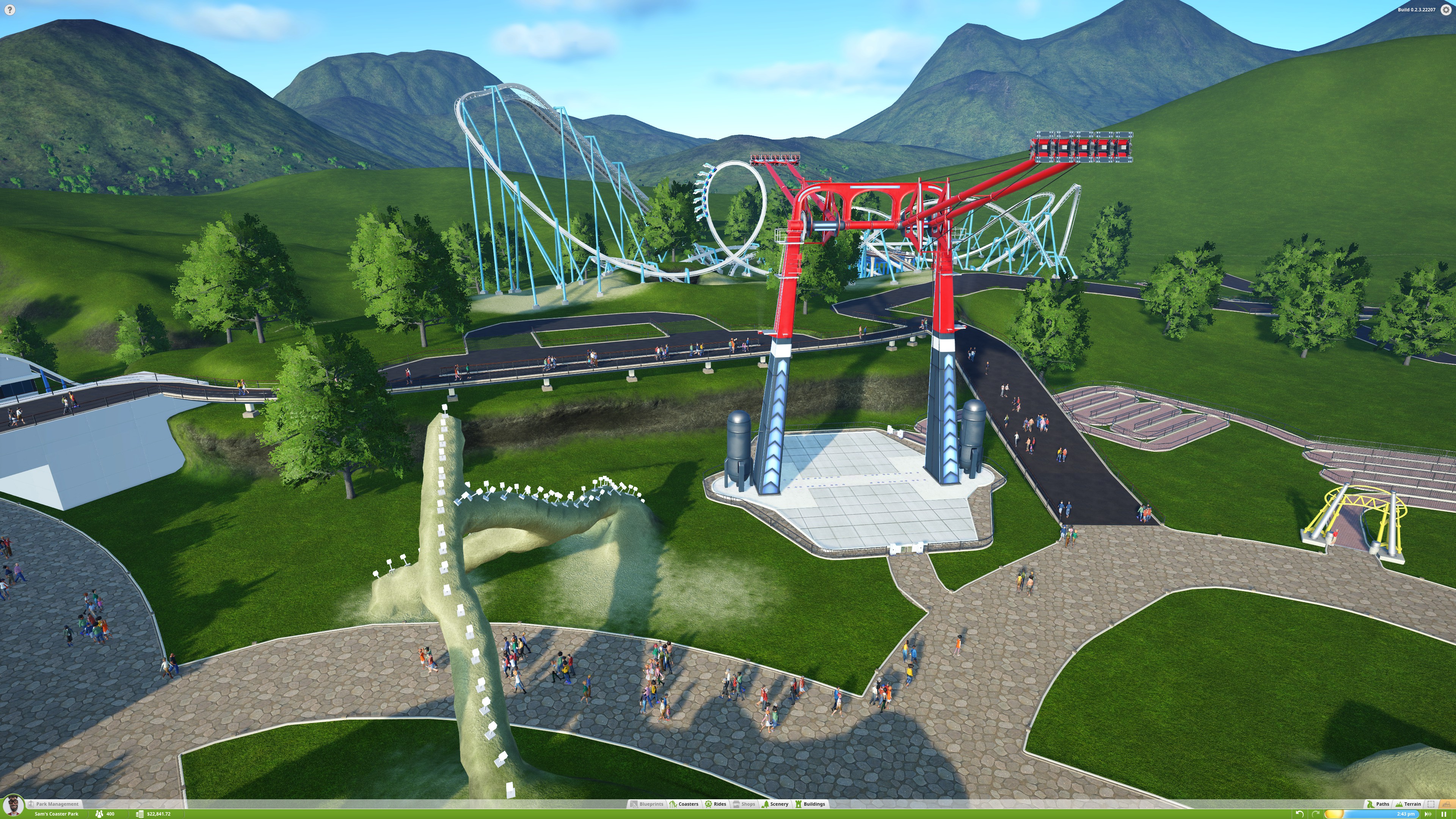This screenshot has width=1456, height=819.
Task: Click the guest count icon
Action: (x=99, y=814)
